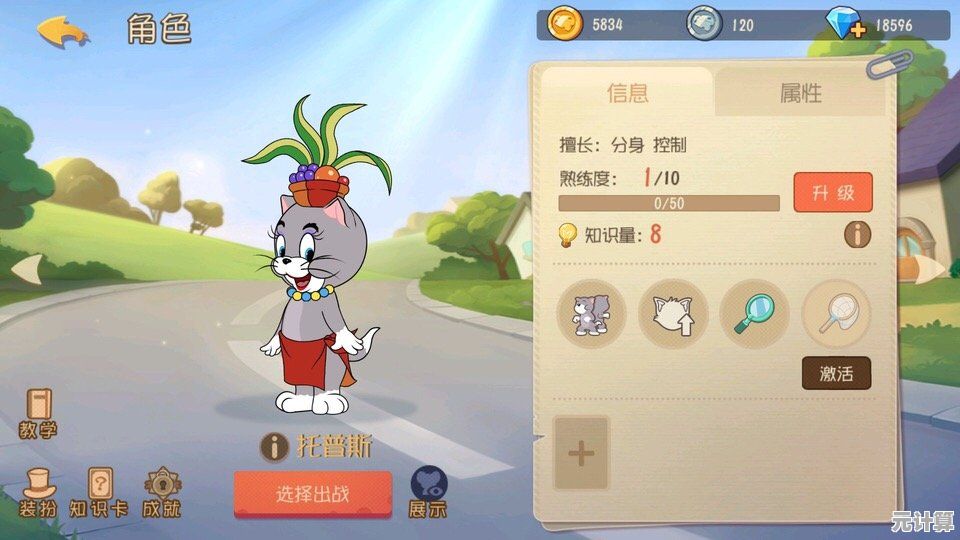Choose the magnifying glass skill icon
960x540 pixels.
coord(754,314)
